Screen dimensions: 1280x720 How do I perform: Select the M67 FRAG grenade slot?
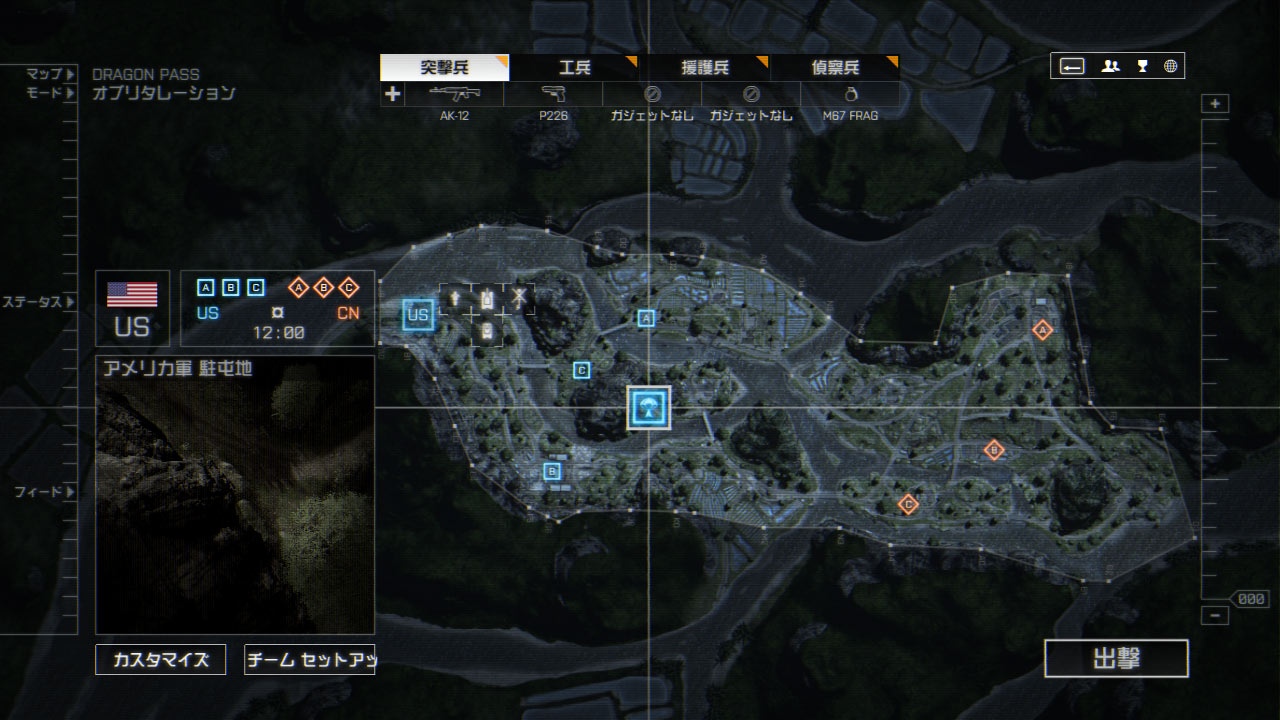tap(850, 95)
